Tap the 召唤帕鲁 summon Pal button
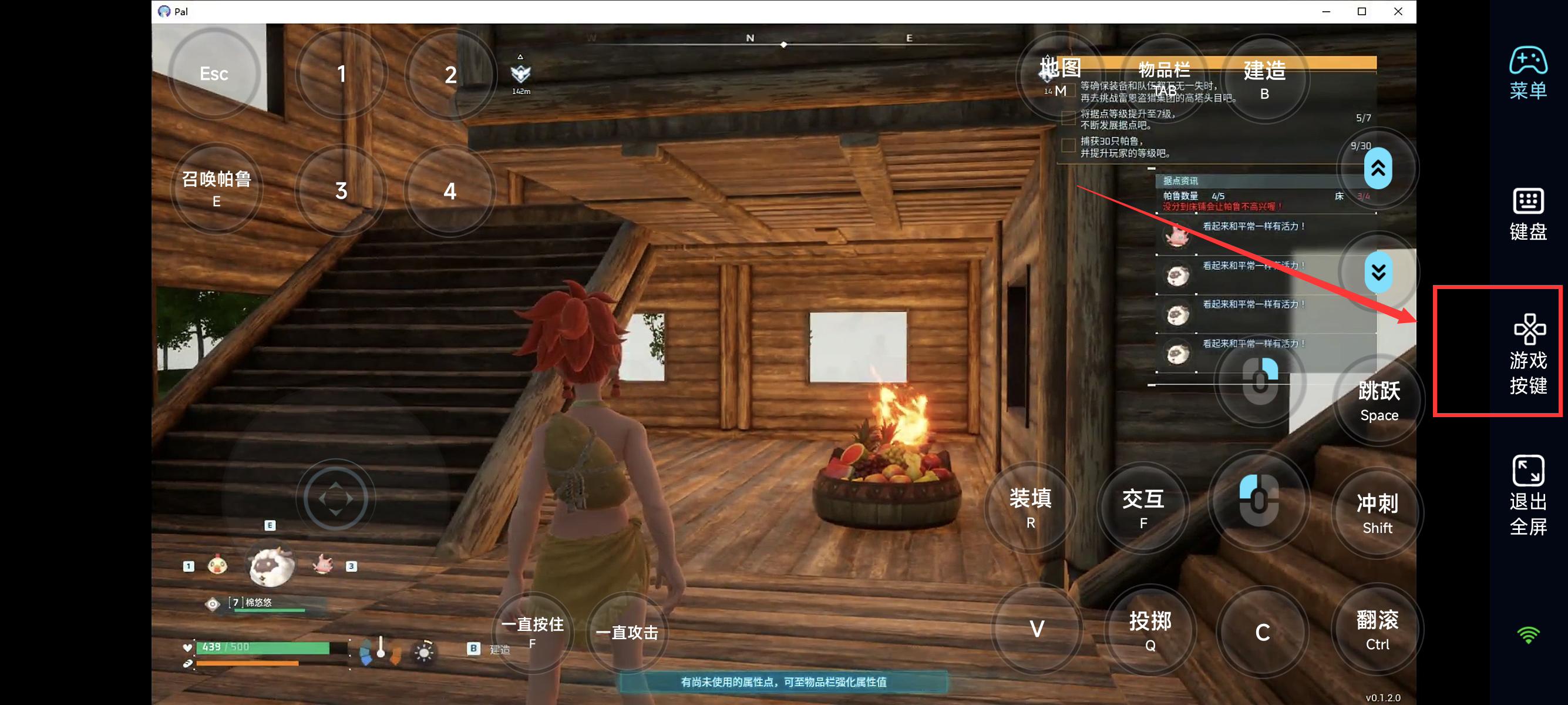This screenshot has width=1568, height=705. click(x=216, y=188)
